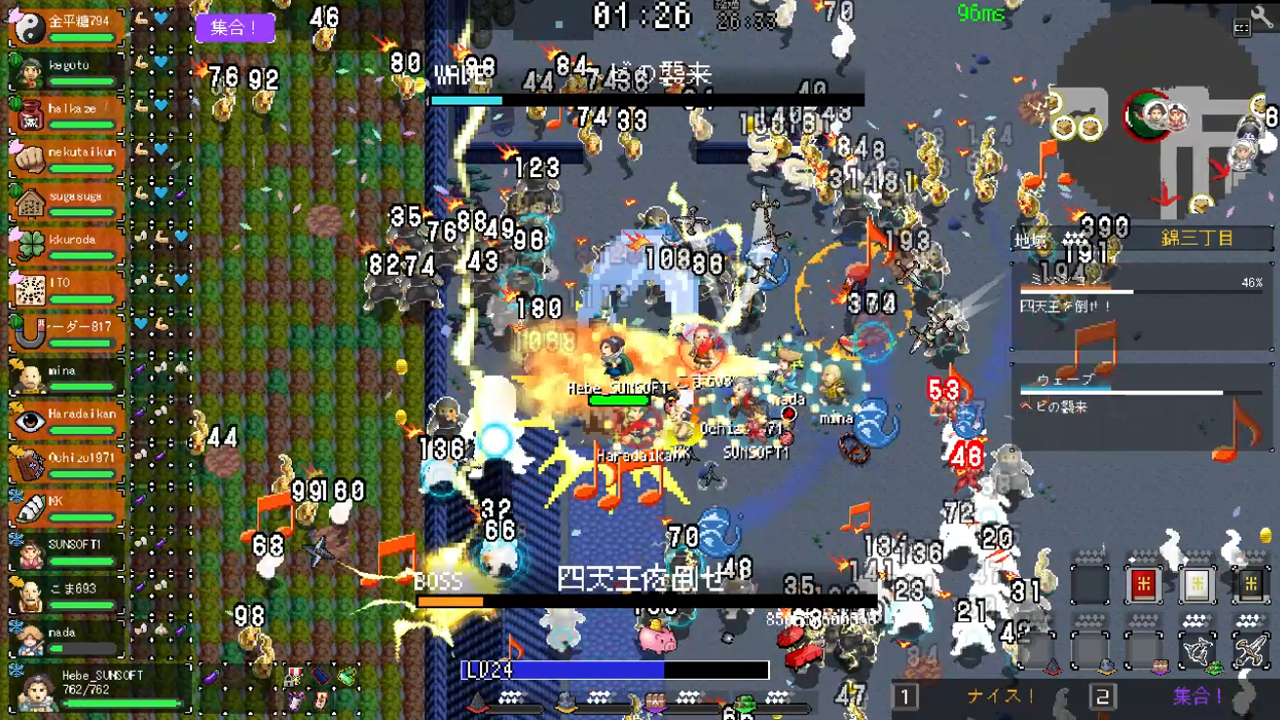
Task: Select the black book item slot
Action: click(1250, 583)
